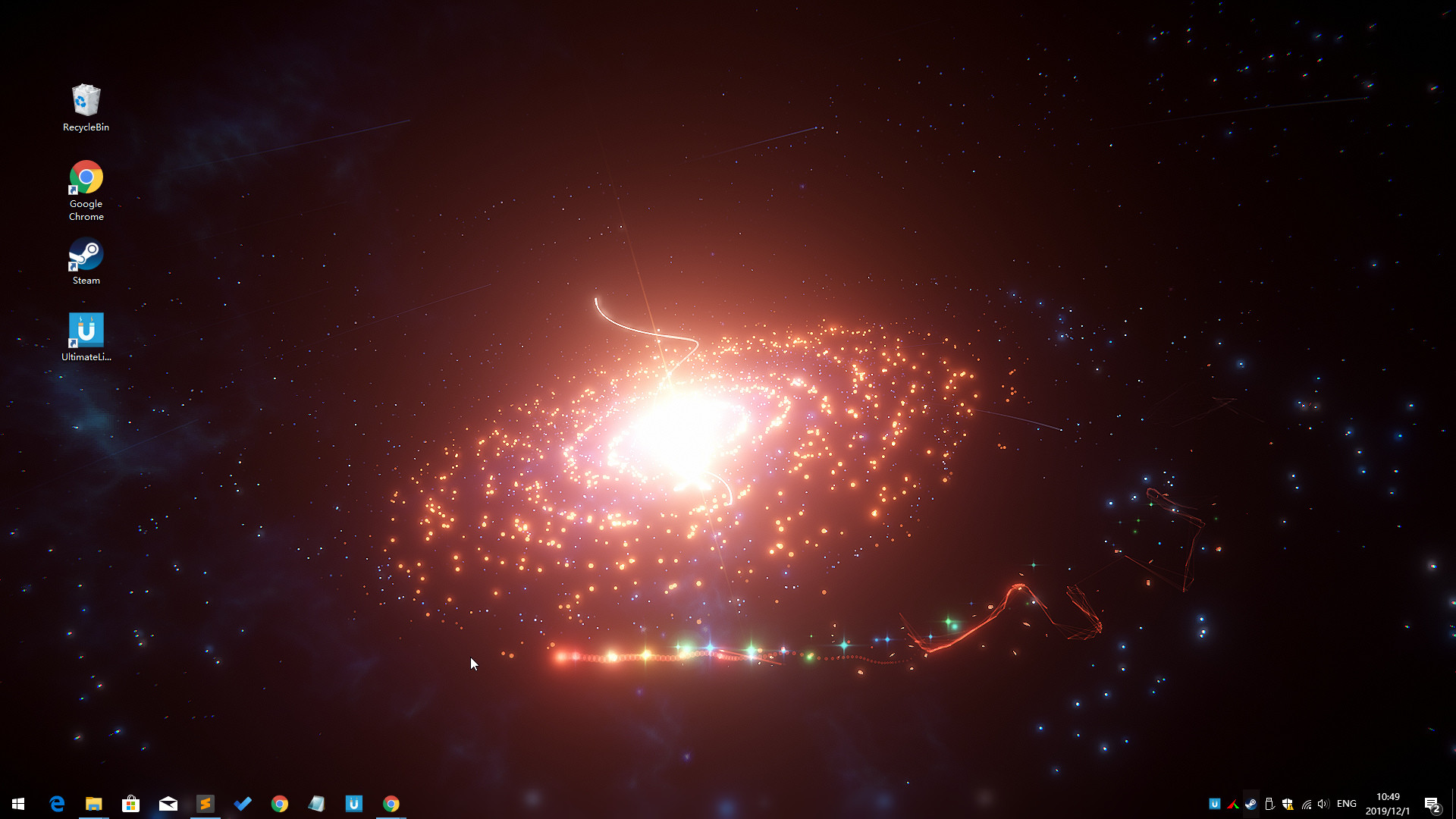1456x819 pixels.
Task: Open the Wi-Fi network tray icon
Action: coord(1307,804)
